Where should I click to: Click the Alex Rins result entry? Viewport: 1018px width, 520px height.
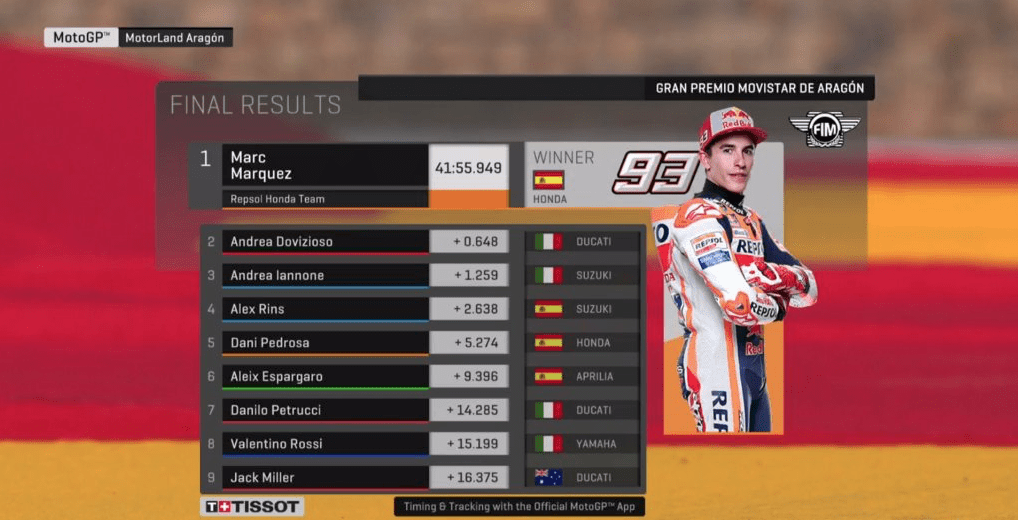tap(326, 309)
